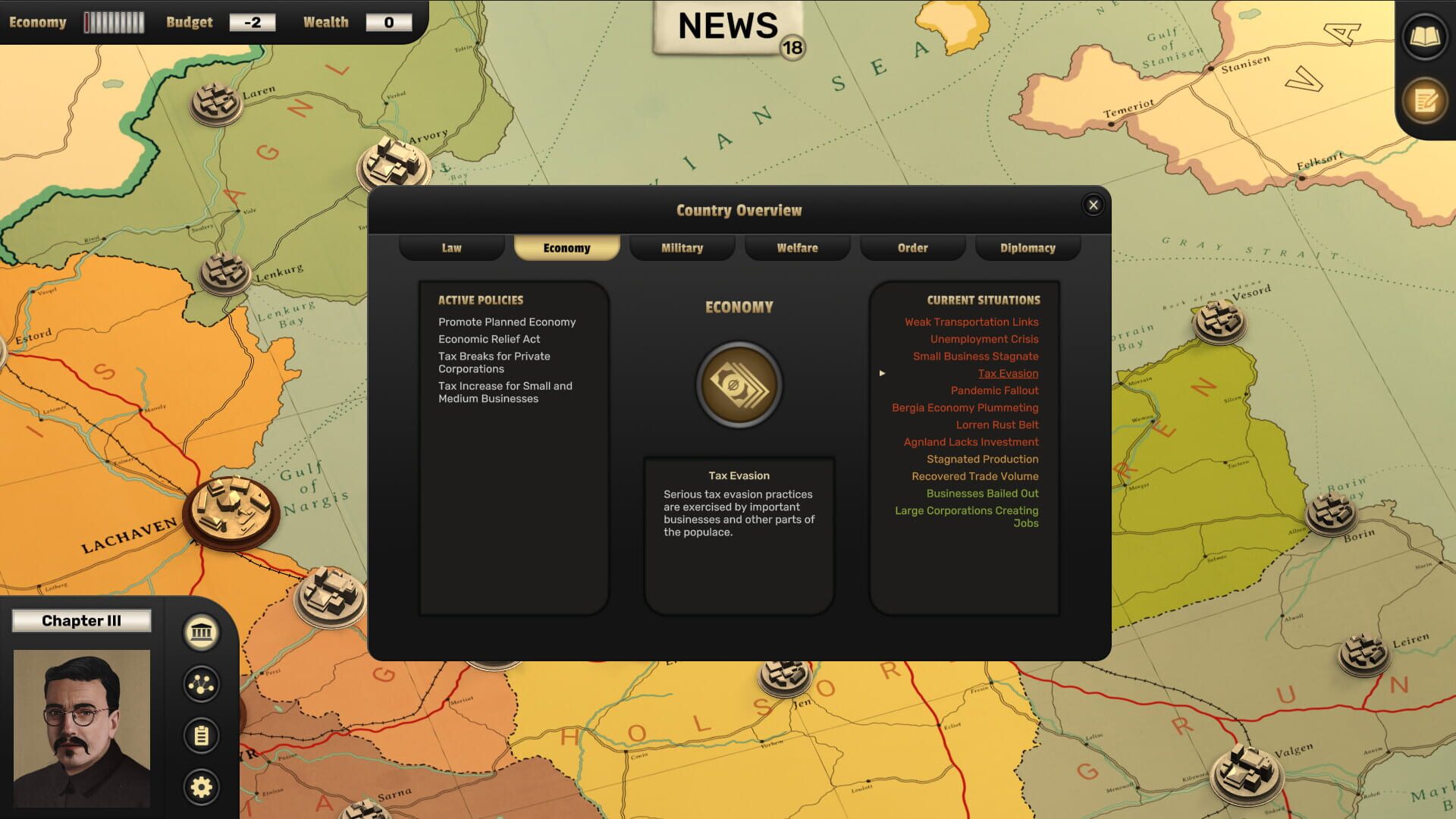Open the Welfare tab
The height and width of the screenshot is (819, 1456).
coord(797,248)
